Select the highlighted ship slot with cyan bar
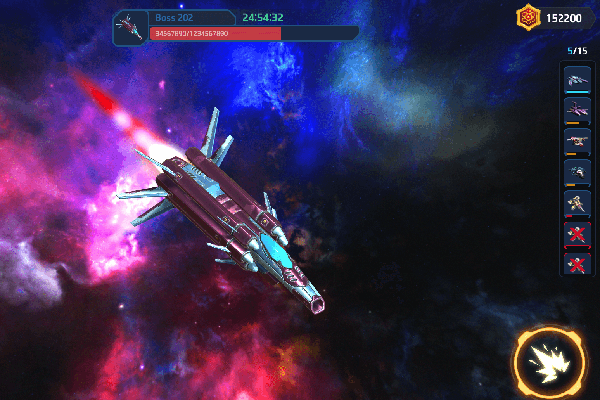 577,80
